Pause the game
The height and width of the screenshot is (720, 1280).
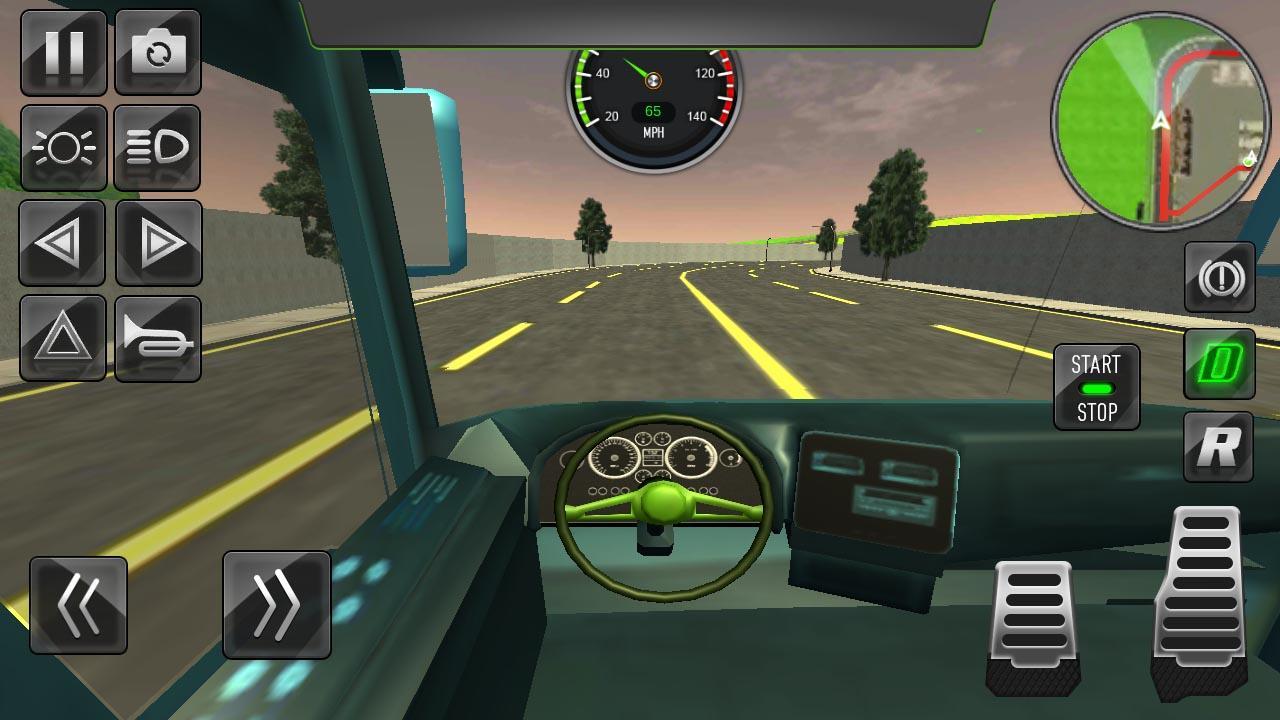pyautogui.click(x=62, y=52)
